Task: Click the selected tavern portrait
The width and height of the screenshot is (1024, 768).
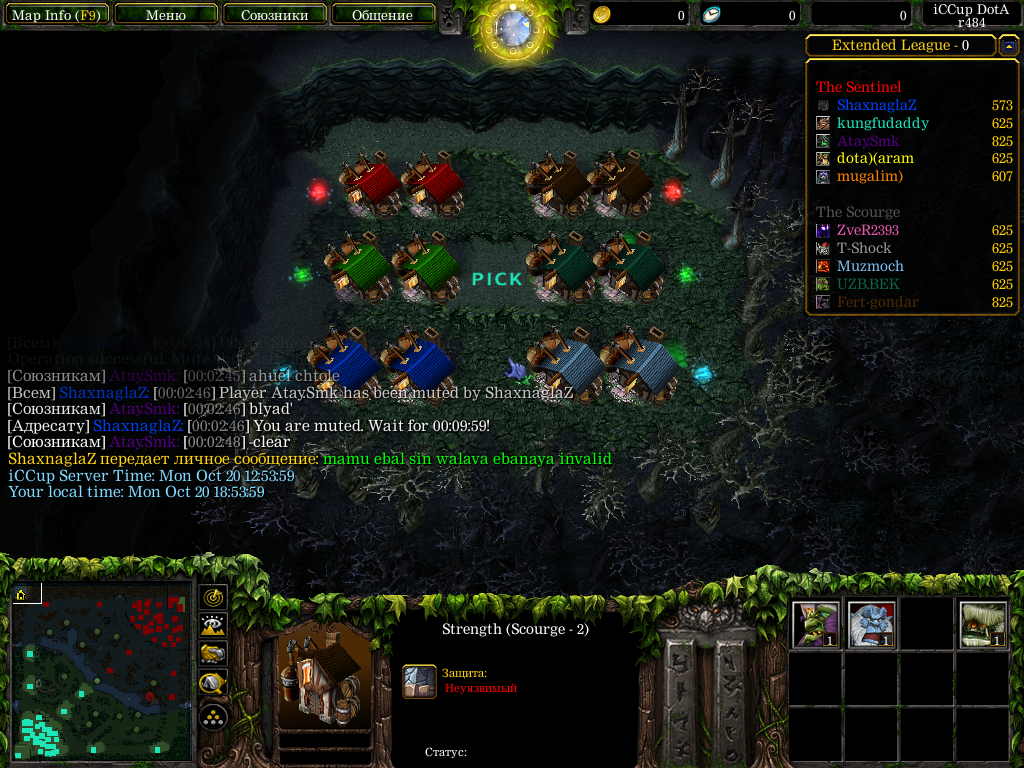Action: click(x=325, y=677)
